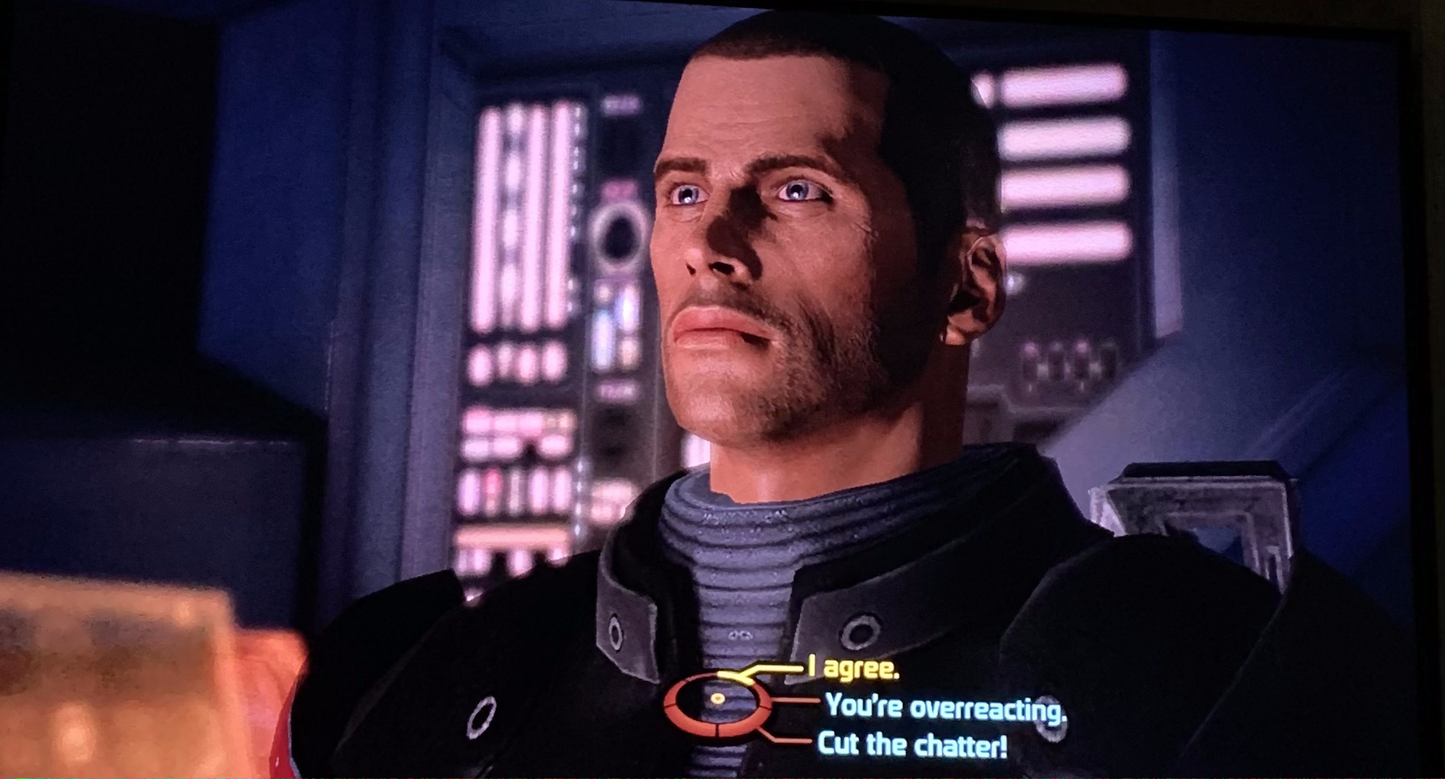1445x779 pixels.
Task: Choose the "I agree." dialogue reply
Action: click(853, 669)
